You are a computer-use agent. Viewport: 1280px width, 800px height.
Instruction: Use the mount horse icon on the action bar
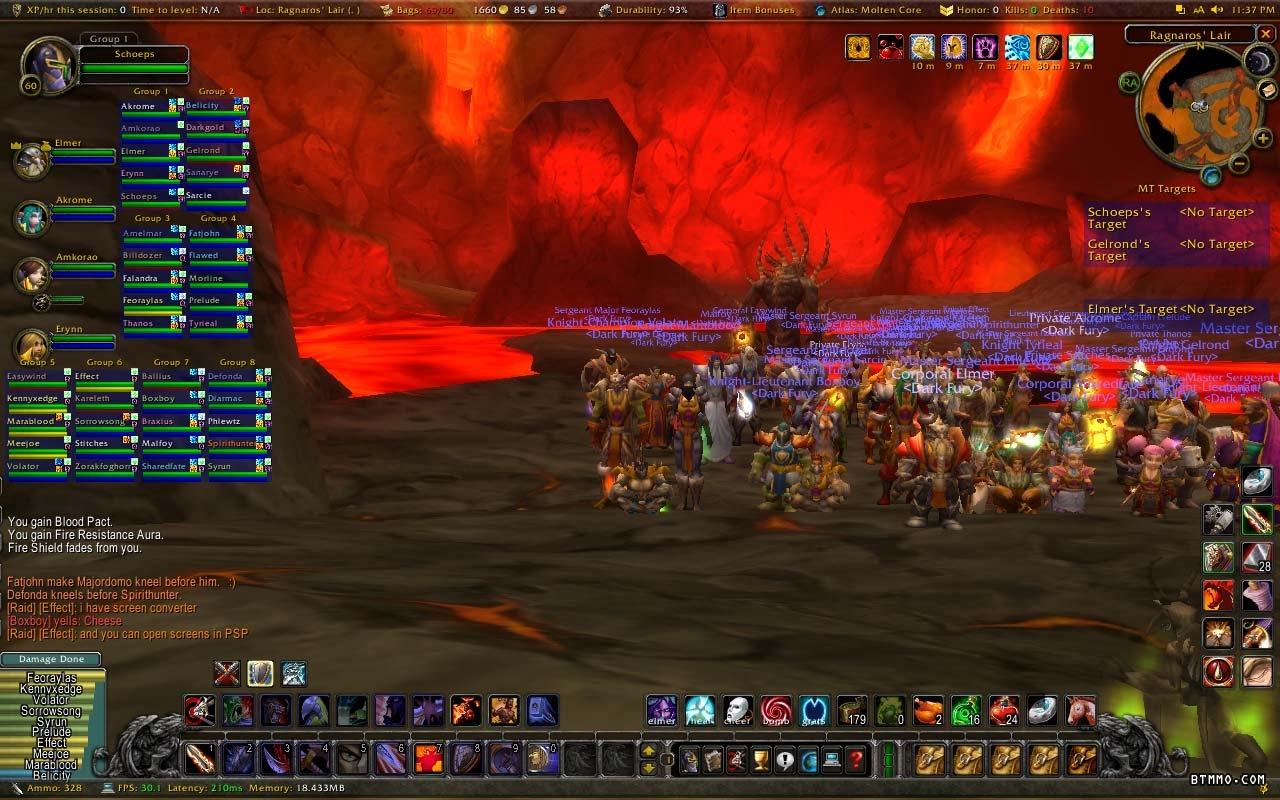tap(1080, 710)
